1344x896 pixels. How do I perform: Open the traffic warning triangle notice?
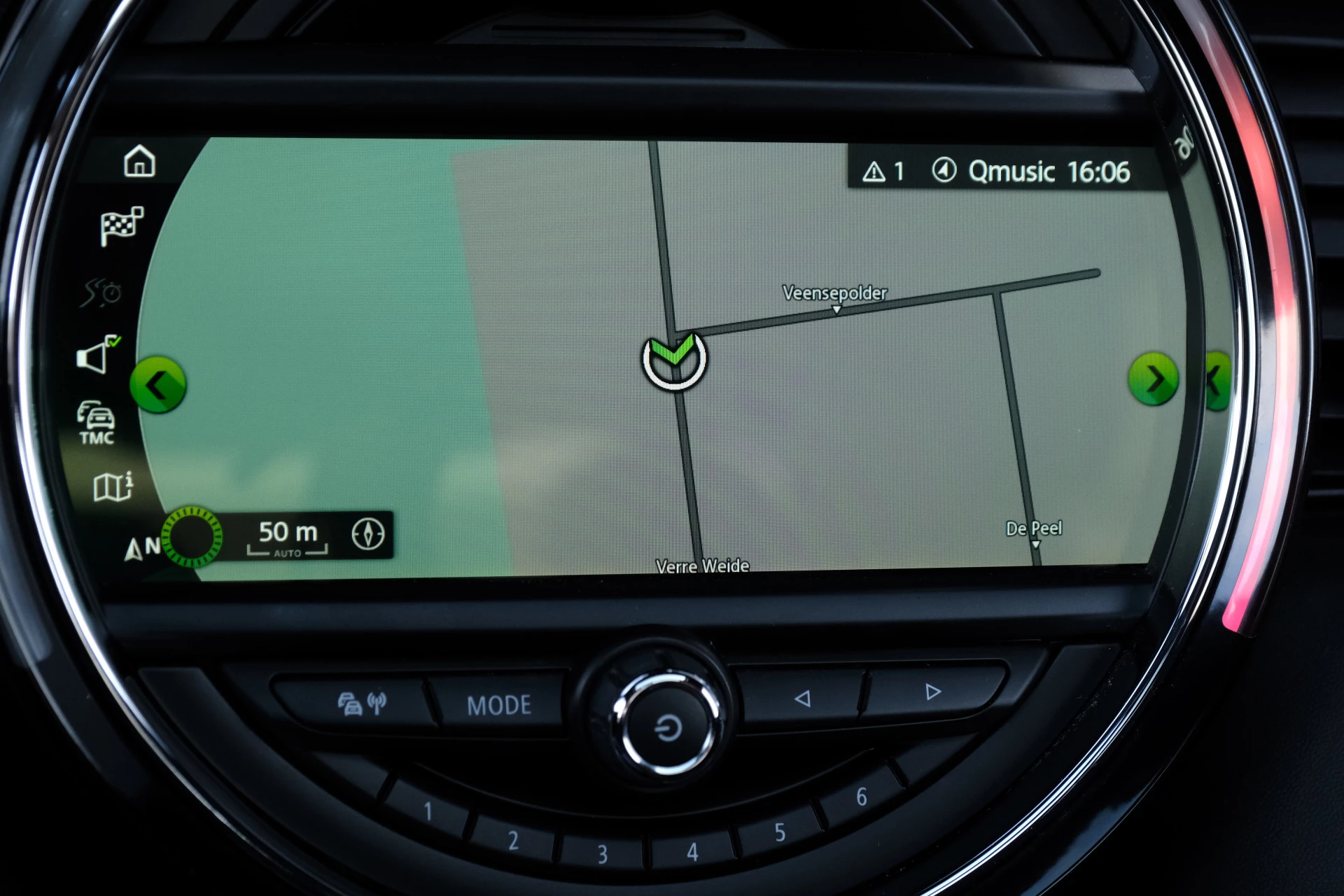(x=883, y=171)
